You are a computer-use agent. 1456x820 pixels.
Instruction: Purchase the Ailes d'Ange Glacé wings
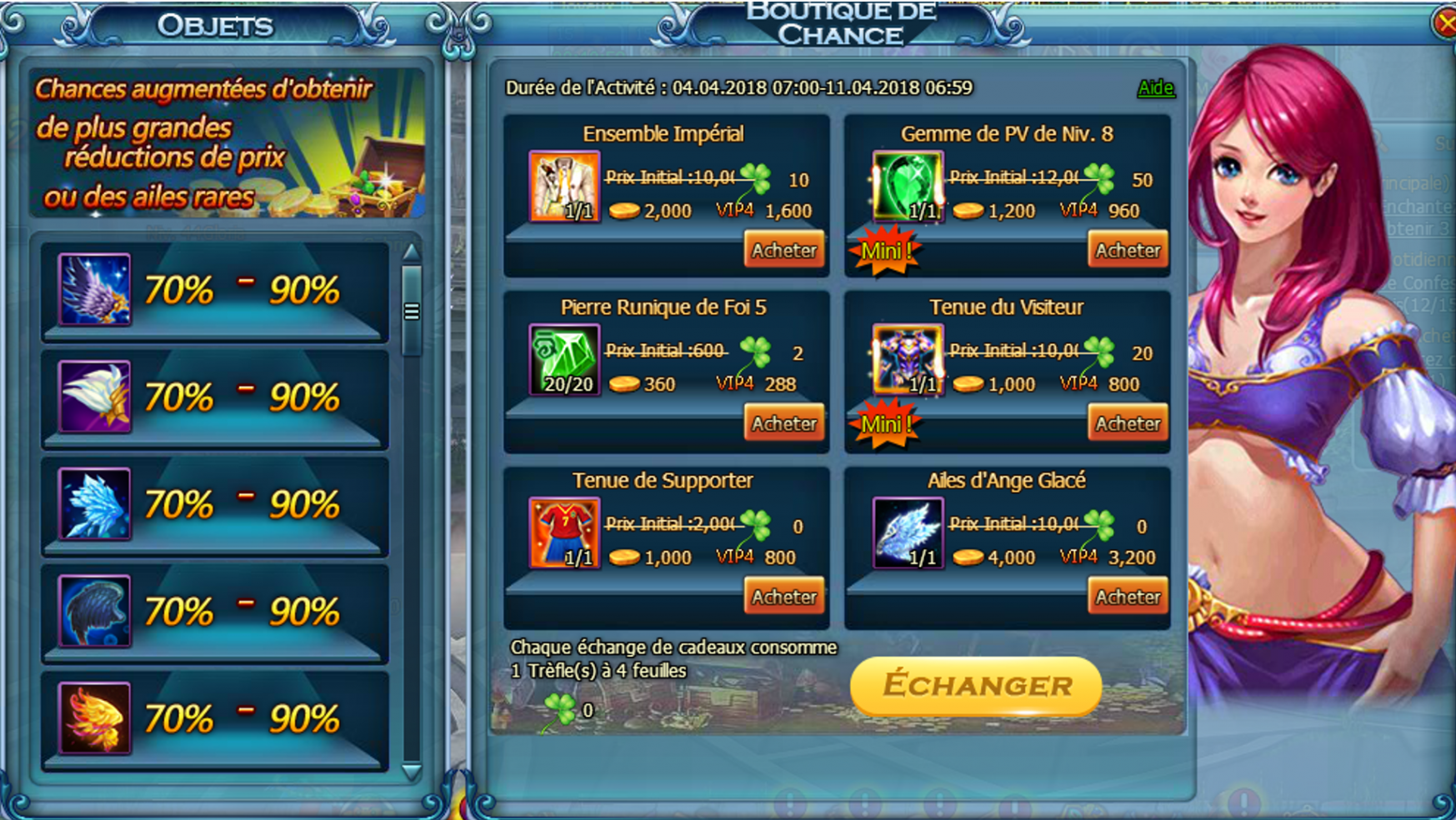[x=1127, y=597]
